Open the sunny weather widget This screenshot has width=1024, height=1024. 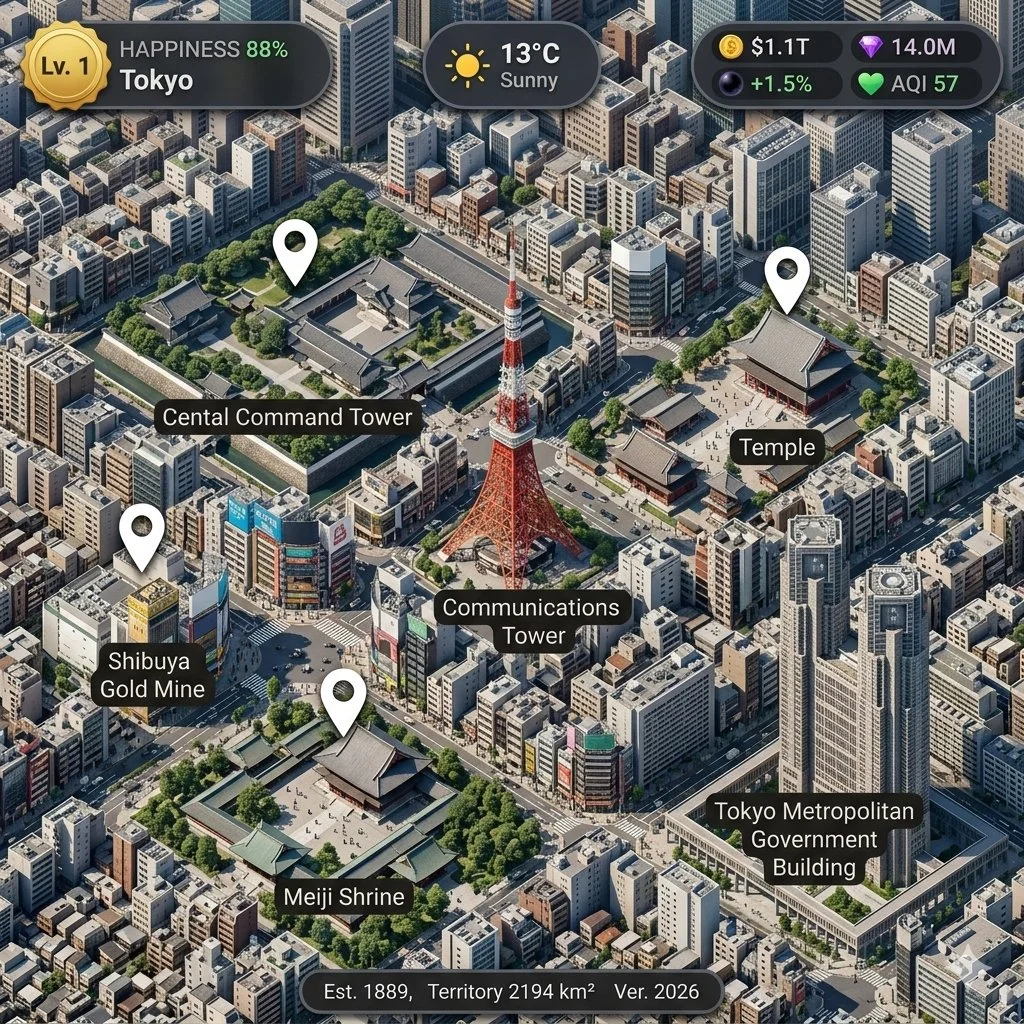(511, 66)
